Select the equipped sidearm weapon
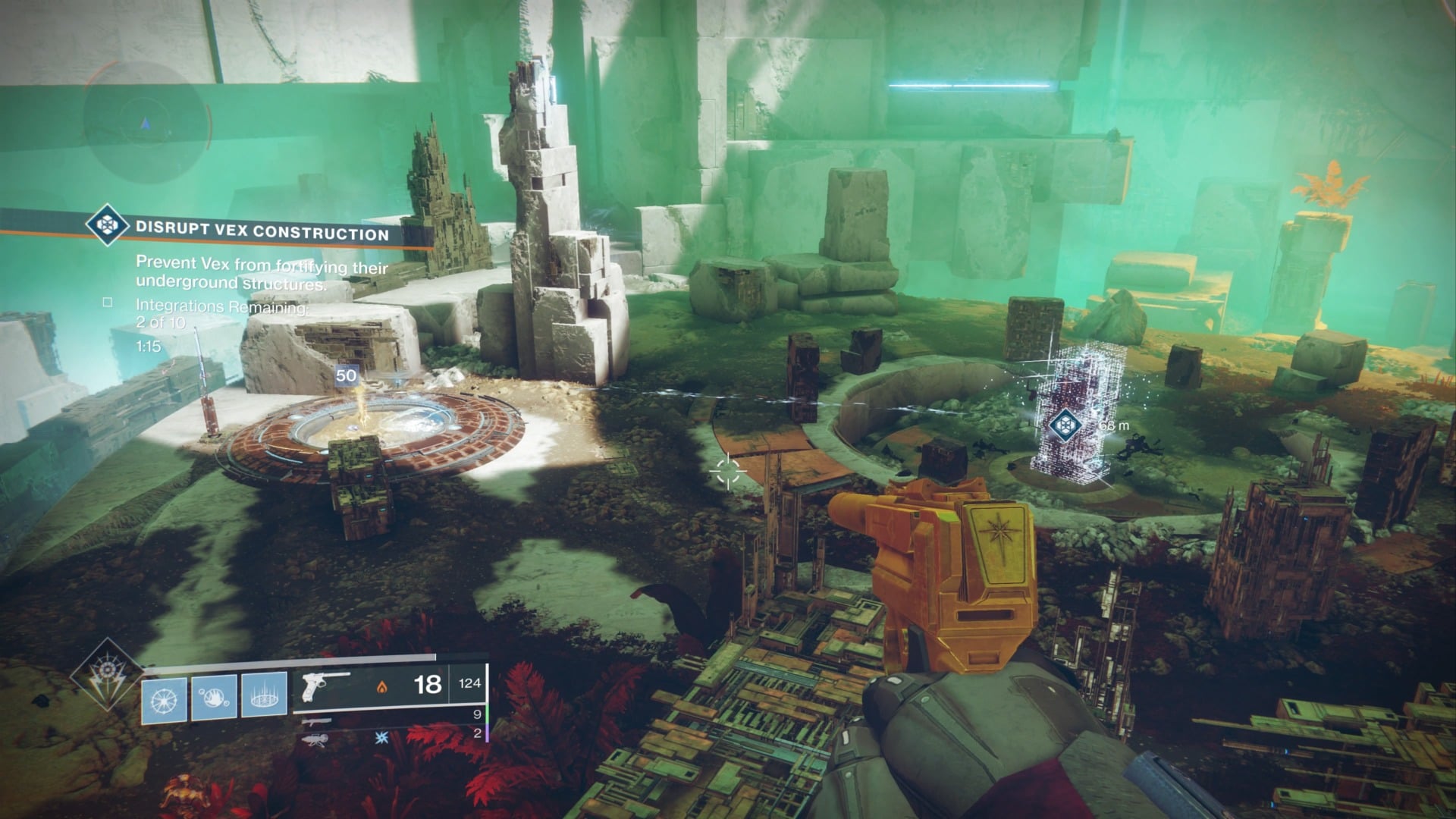1456x819 pixels. [326, 684]
